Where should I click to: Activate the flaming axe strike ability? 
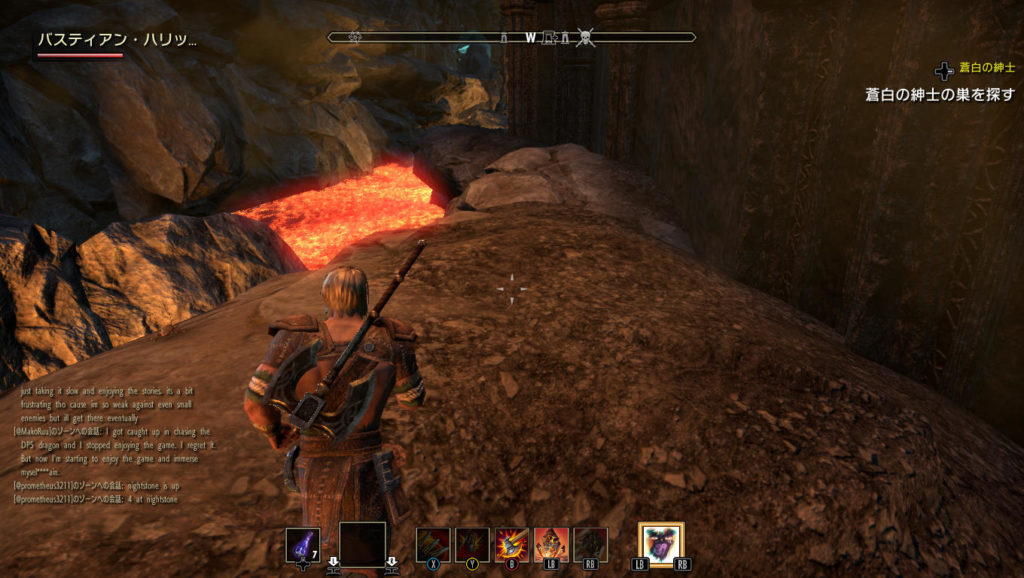click(512, 545)
